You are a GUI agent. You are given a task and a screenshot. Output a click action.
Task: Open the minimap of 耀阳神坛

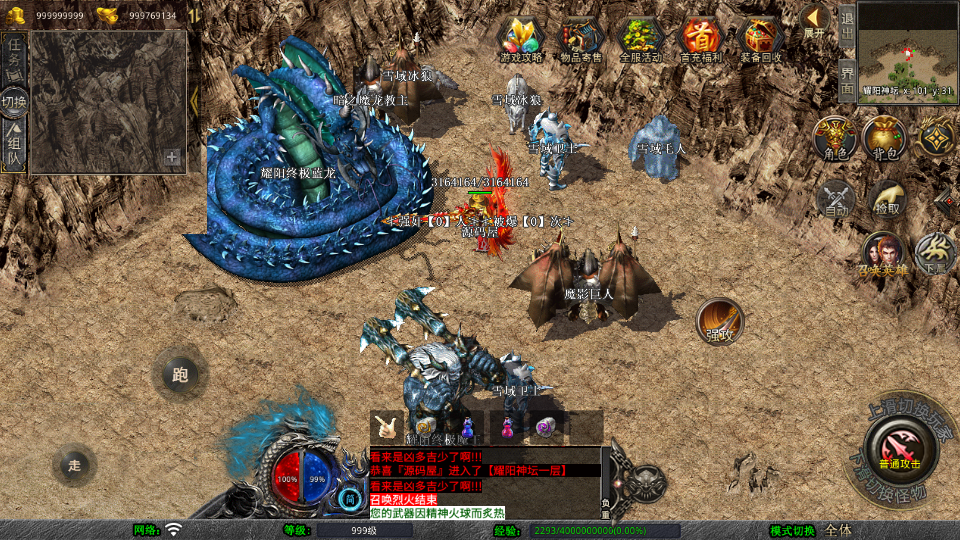[906, 43]
